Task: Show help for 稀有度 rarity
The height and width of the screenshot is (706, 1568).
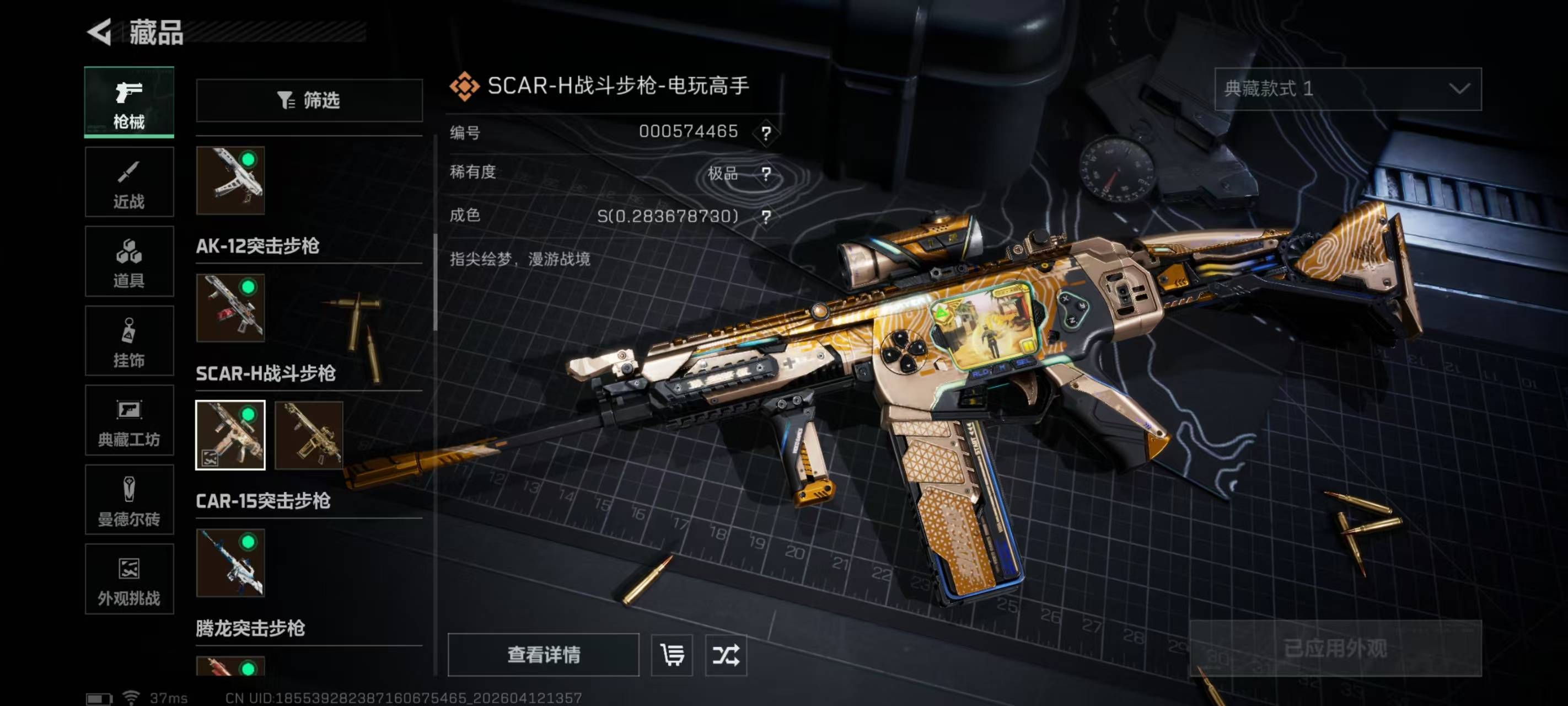Action: (766, 174)
